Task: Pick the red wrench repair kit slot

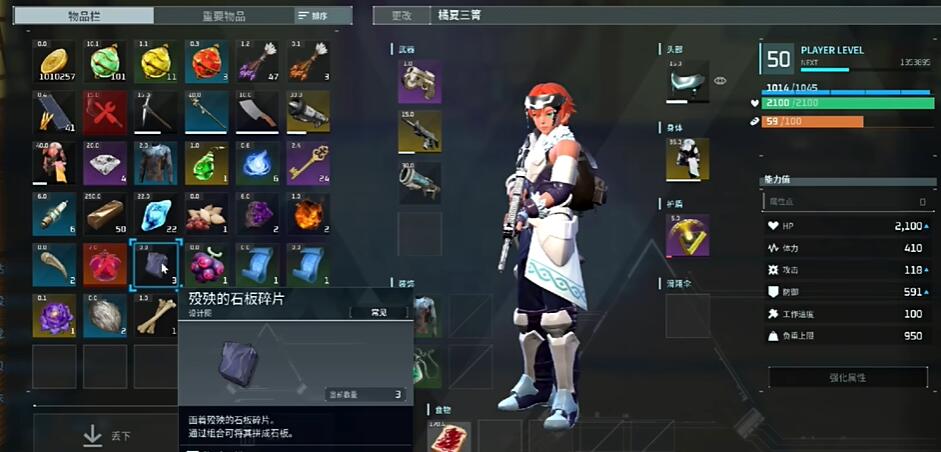Action: [105, 113]
